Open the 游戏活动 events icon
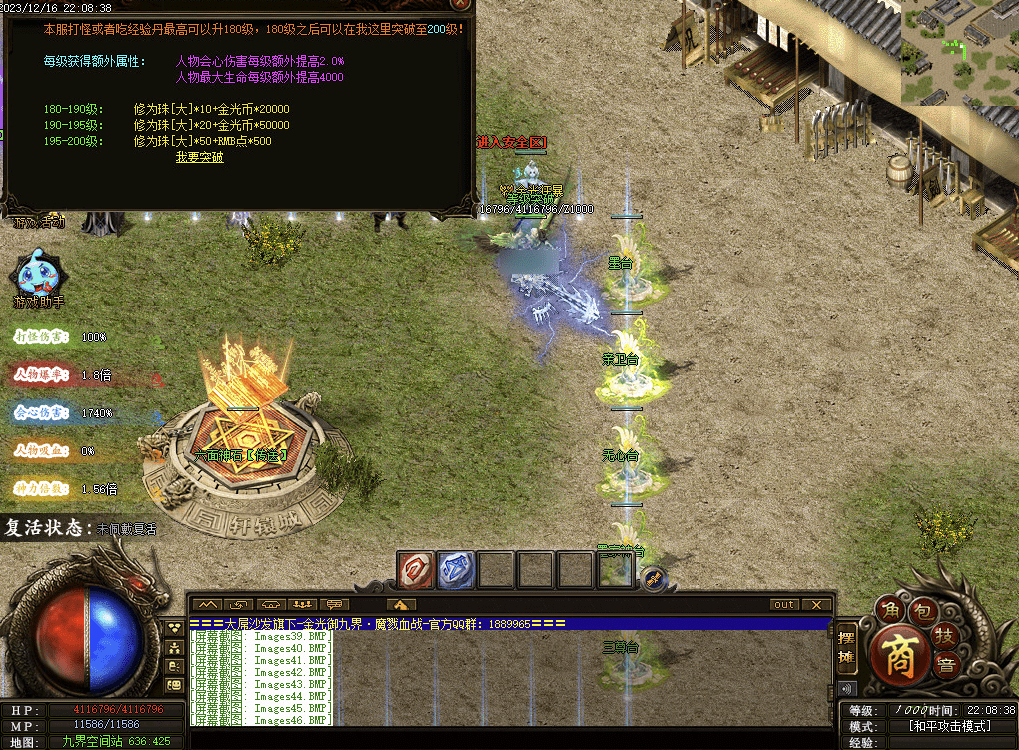 click(x=38, y=222)
